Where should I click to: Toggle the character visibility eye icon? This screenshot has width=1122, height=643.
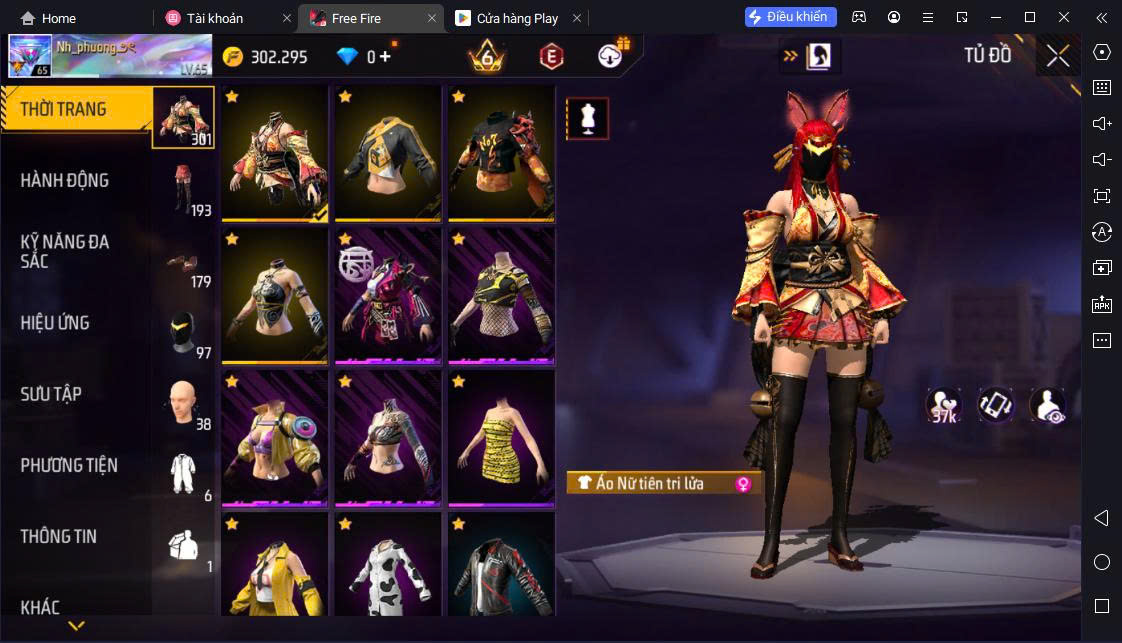tap(1047, 405)
